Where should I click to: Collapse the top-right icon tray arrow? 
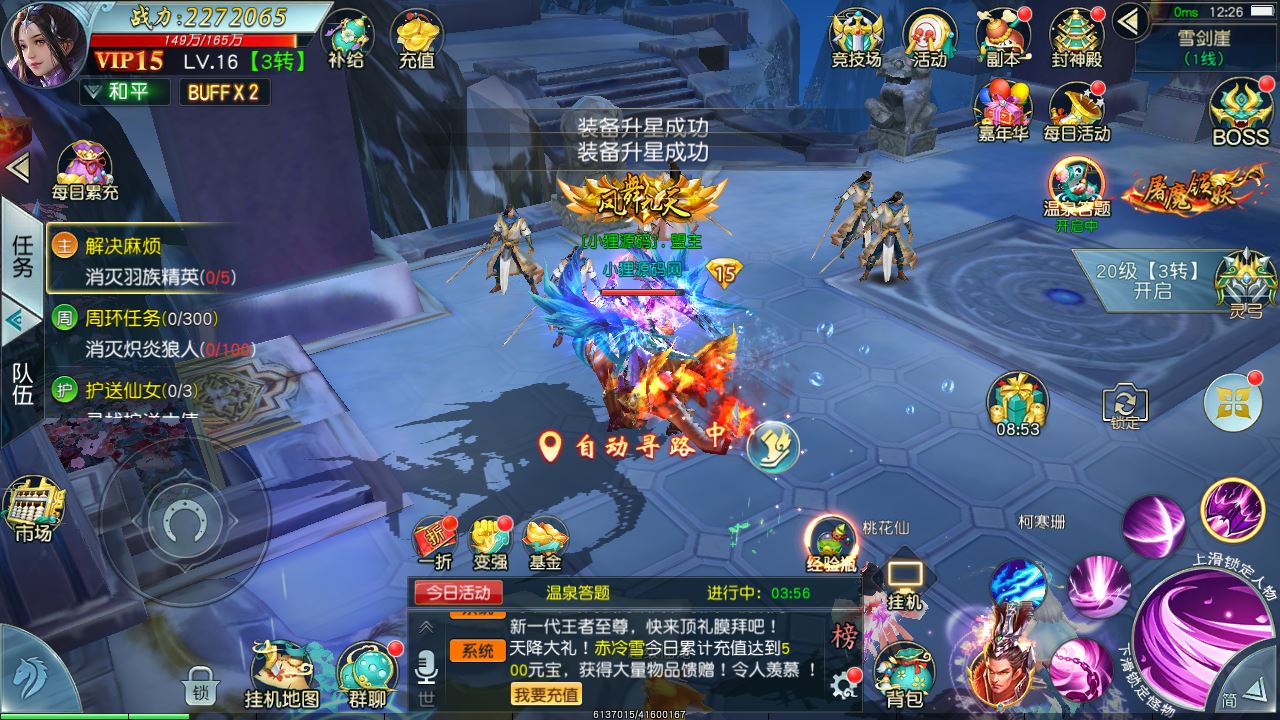[x=1128, y=20]
